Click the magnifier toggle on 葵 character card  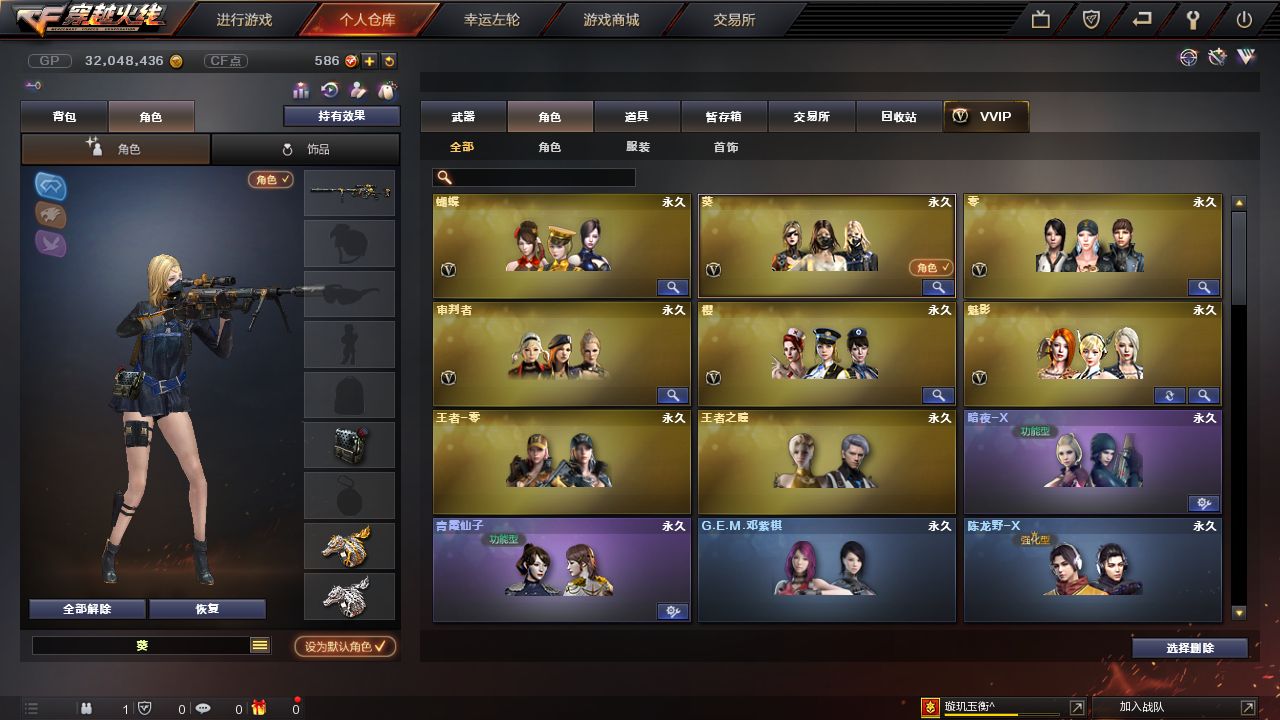938,287
